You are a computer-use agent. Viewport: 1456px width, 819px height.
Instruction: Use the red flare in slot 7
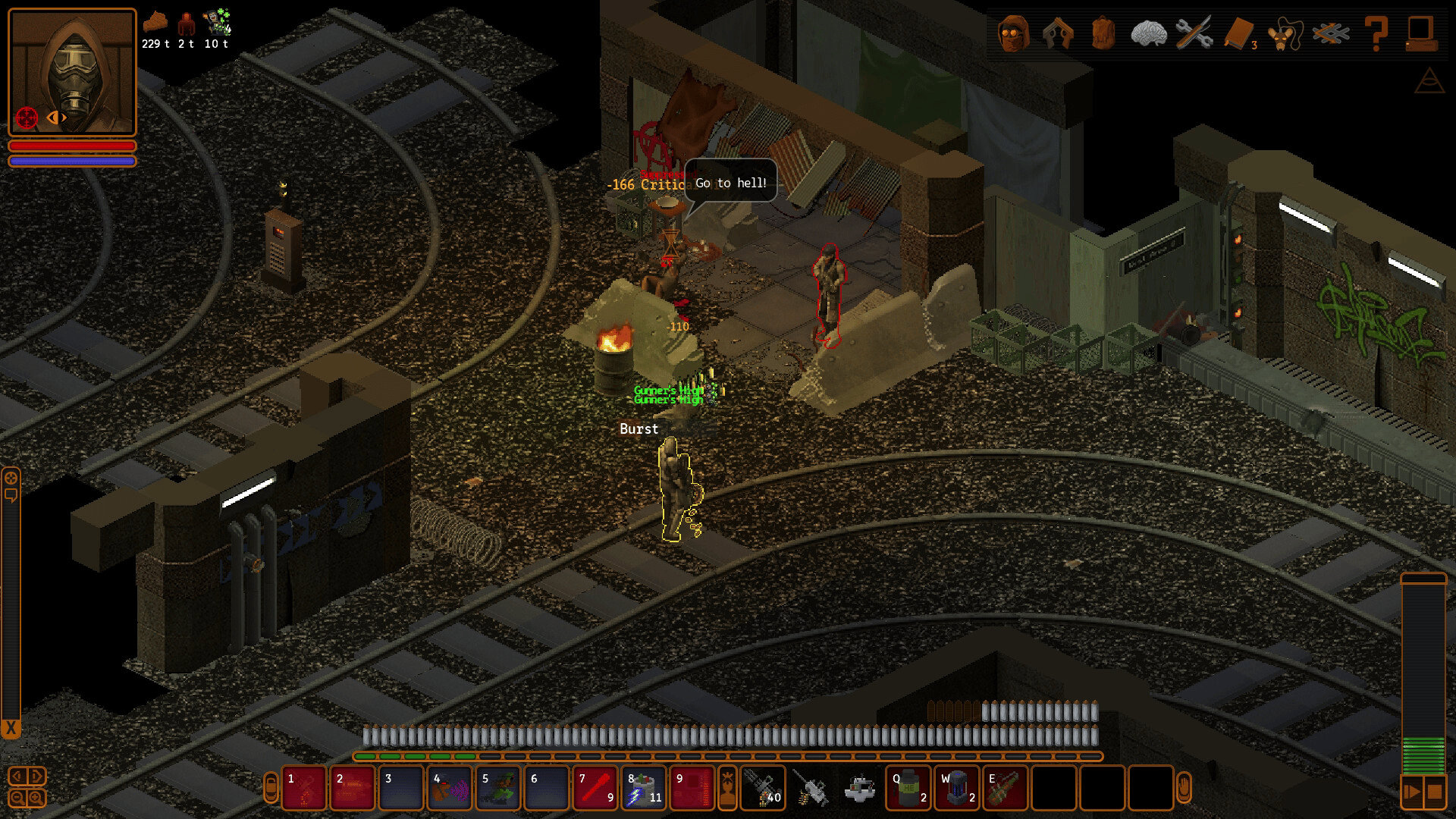click(595, 789)
